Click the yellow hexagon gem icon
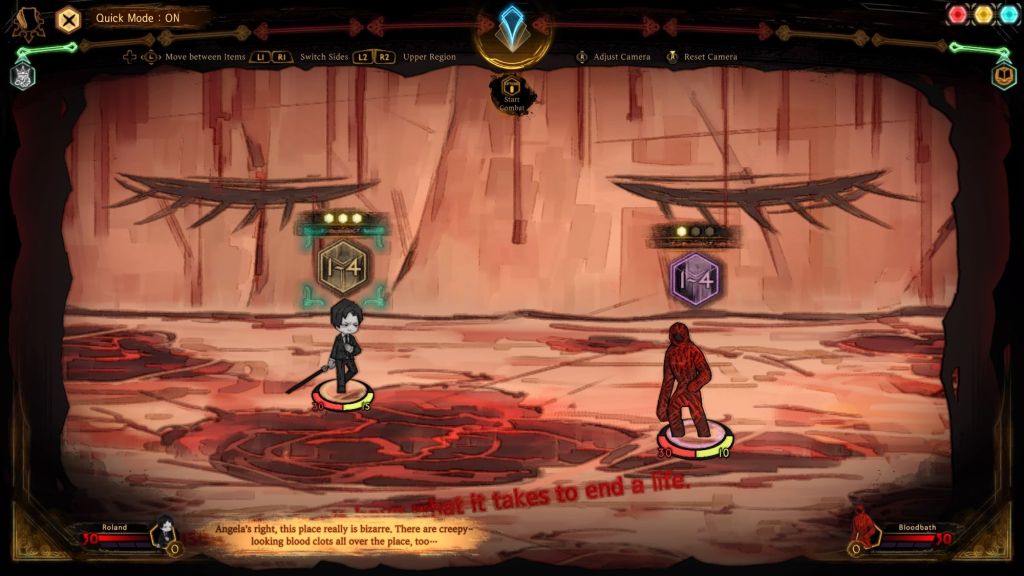 983,14
